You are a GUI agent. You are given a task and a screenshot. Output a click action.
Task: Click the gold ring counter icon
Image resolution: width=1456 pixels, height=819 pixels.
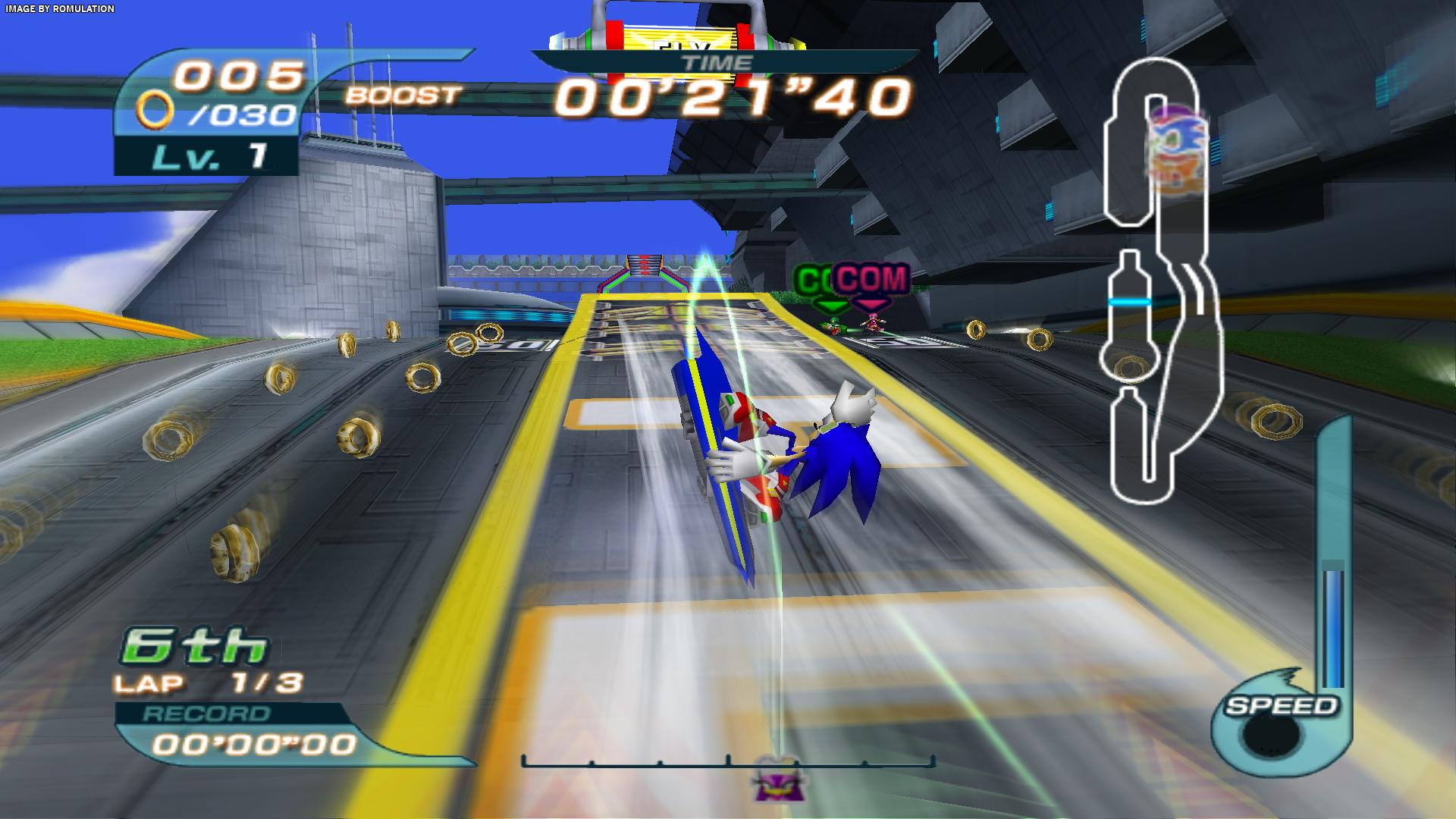point(154,113)
